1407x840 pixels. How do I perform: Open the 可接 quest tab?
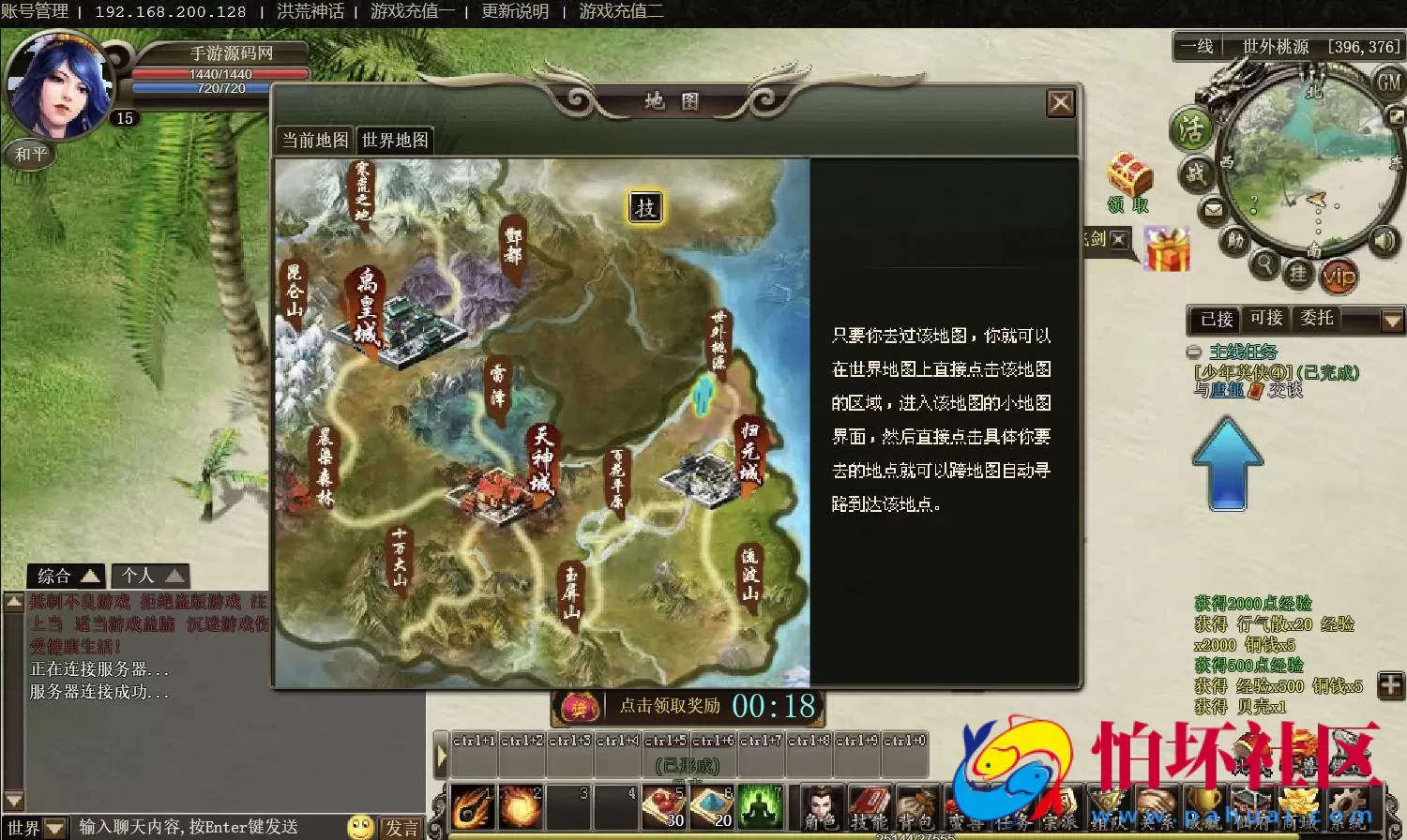[1266, 319]
